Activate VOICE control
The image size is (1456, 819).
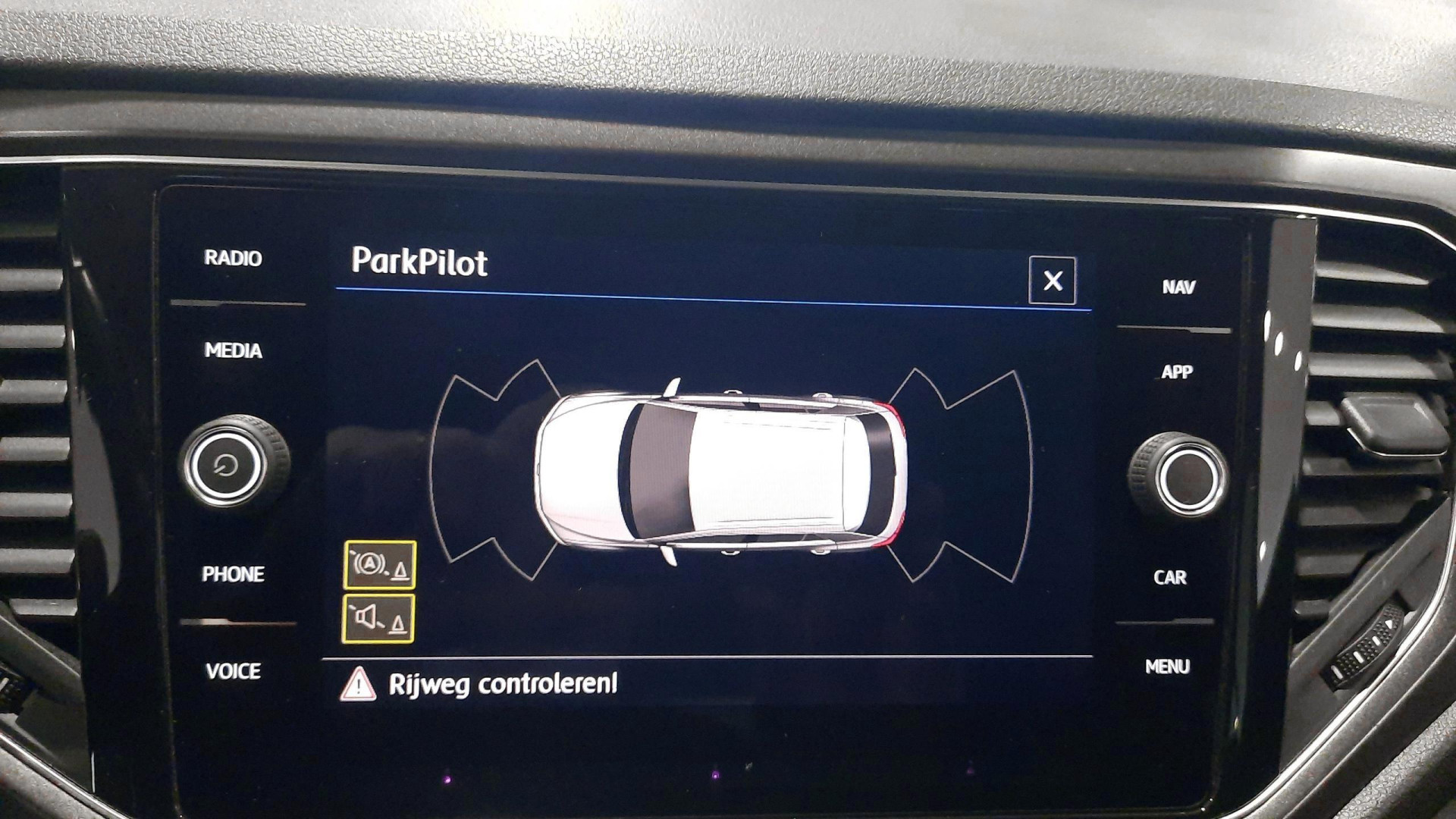click(x=233, y=671)
